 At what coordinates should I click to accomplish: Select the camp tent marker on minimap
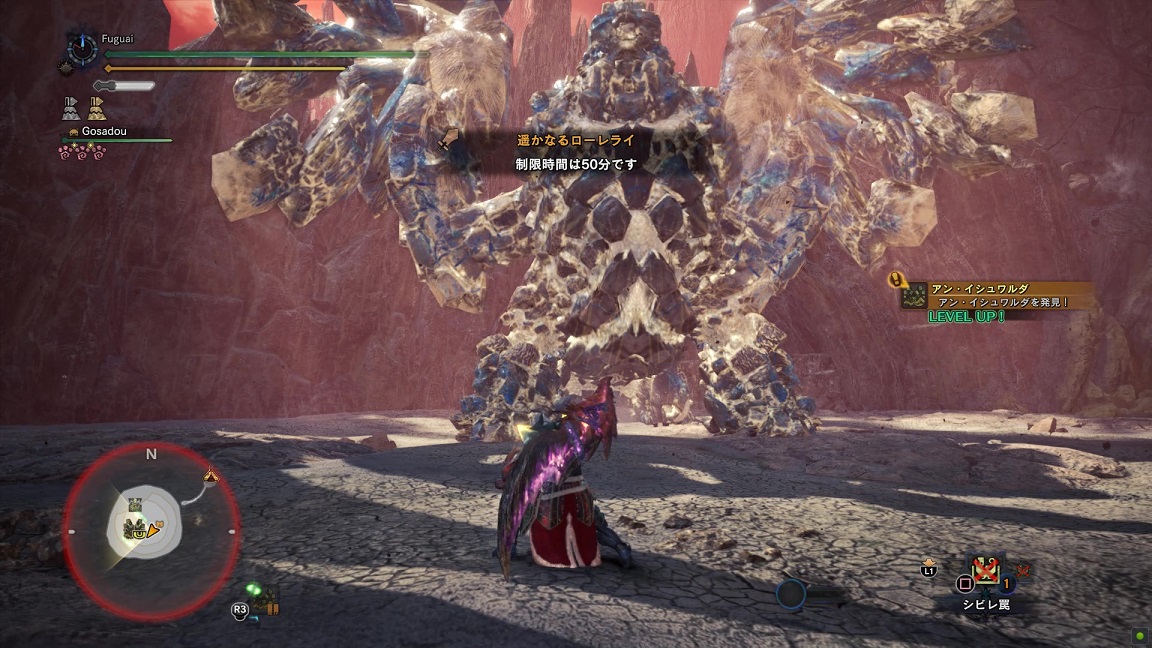pyautogui.click(x=210, y=474)
